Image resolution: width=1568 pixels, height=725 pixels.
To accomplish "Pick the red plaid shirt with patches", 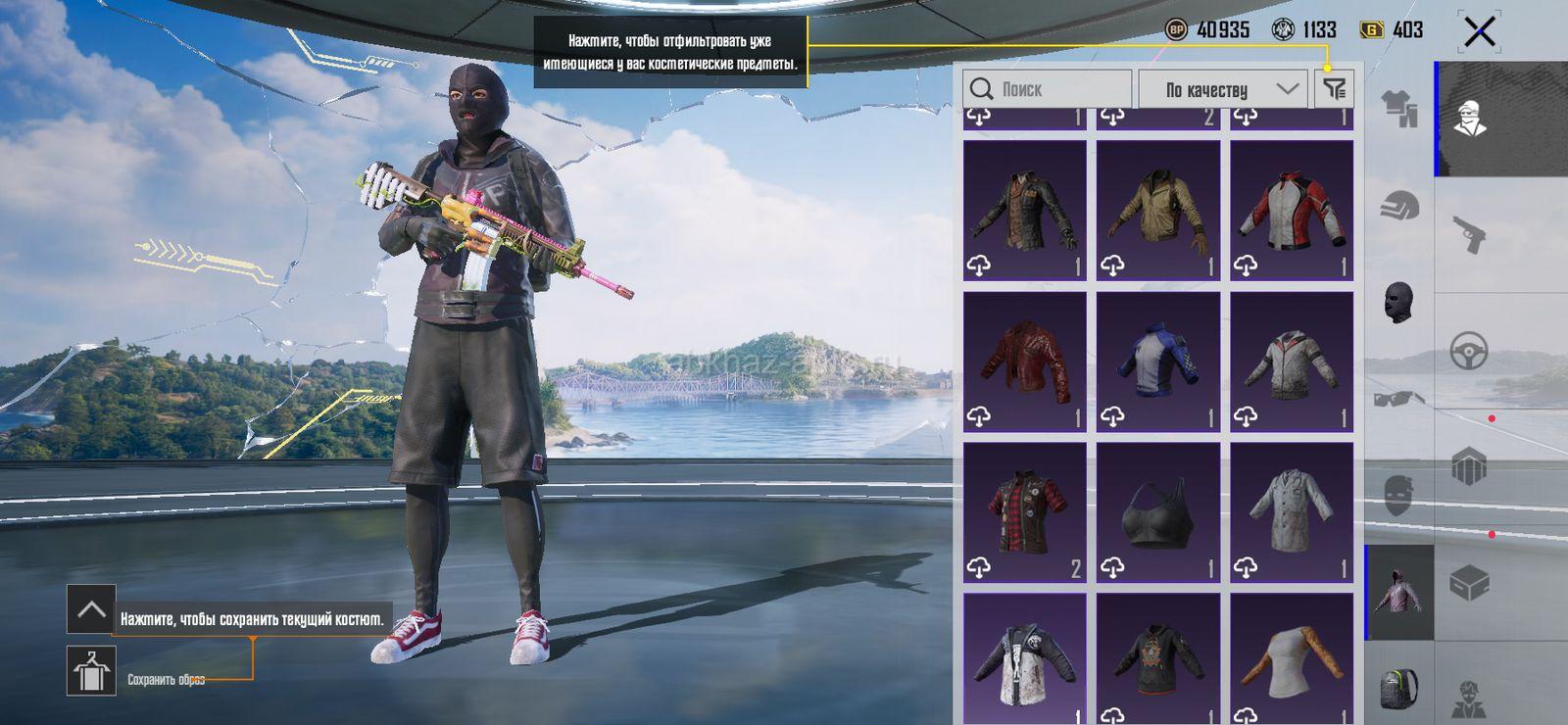I will tap(1024, 512).
